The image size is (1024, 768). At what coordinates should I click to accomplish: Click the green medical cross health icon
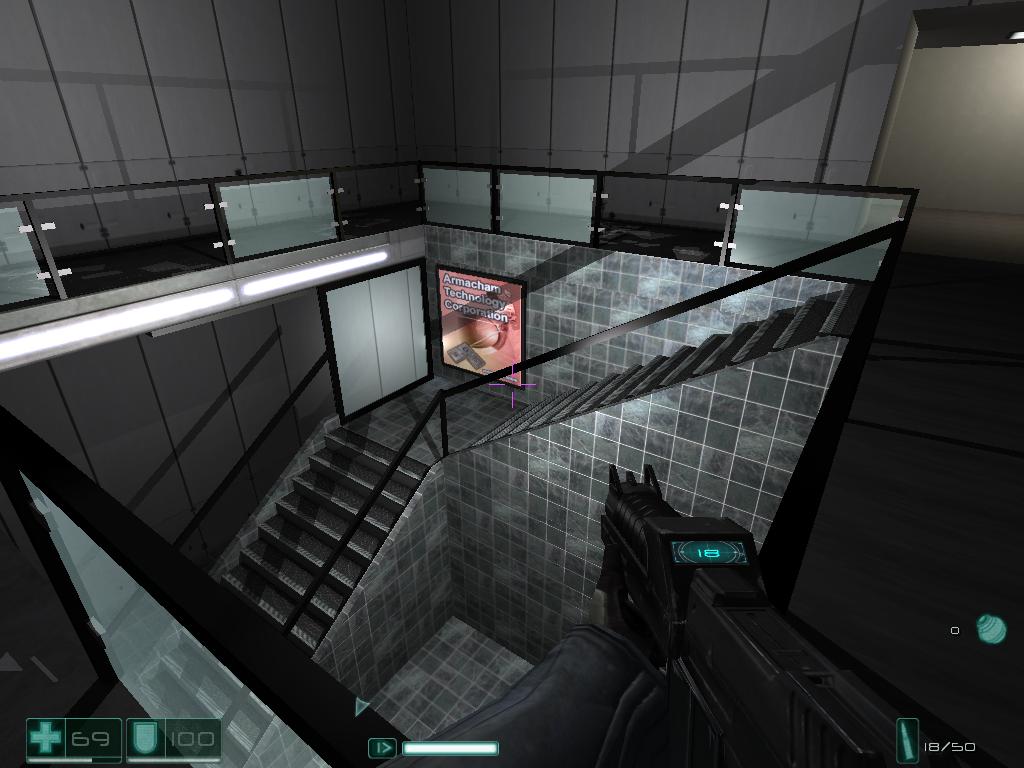(45, 740)
